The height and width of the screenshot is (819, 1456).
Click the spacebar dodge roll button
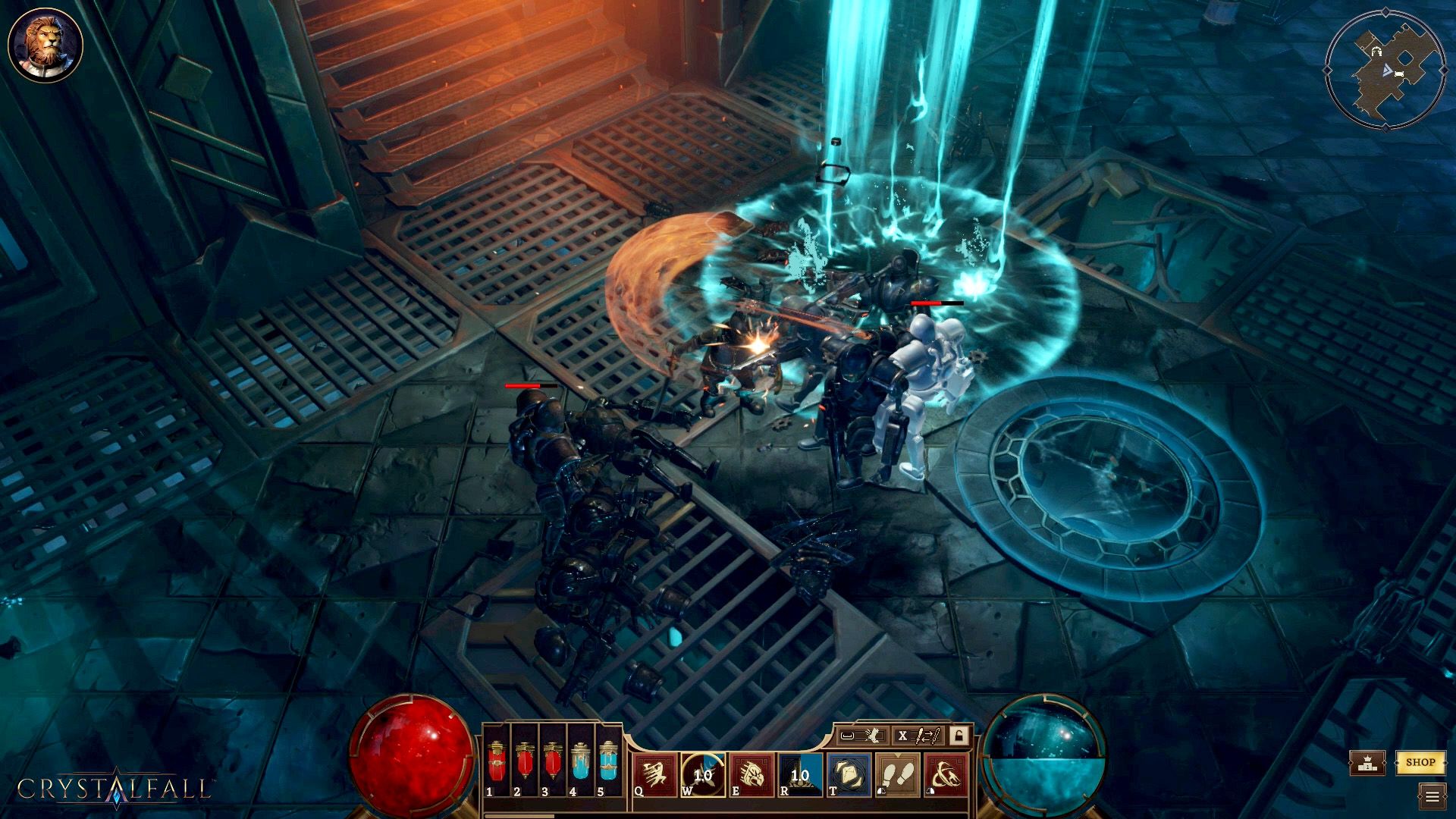[x=862, y=736]
